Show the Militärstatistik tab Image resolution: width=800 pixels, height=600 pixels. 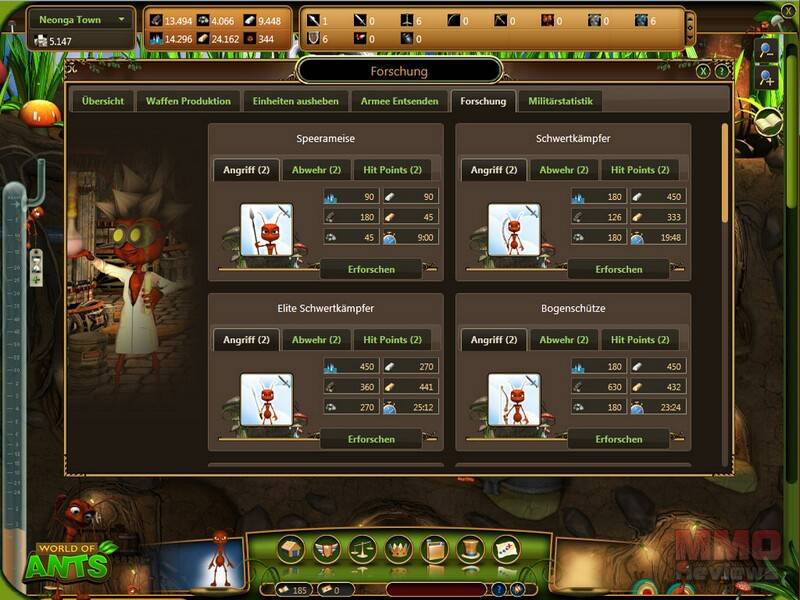[x=560, y=101]
